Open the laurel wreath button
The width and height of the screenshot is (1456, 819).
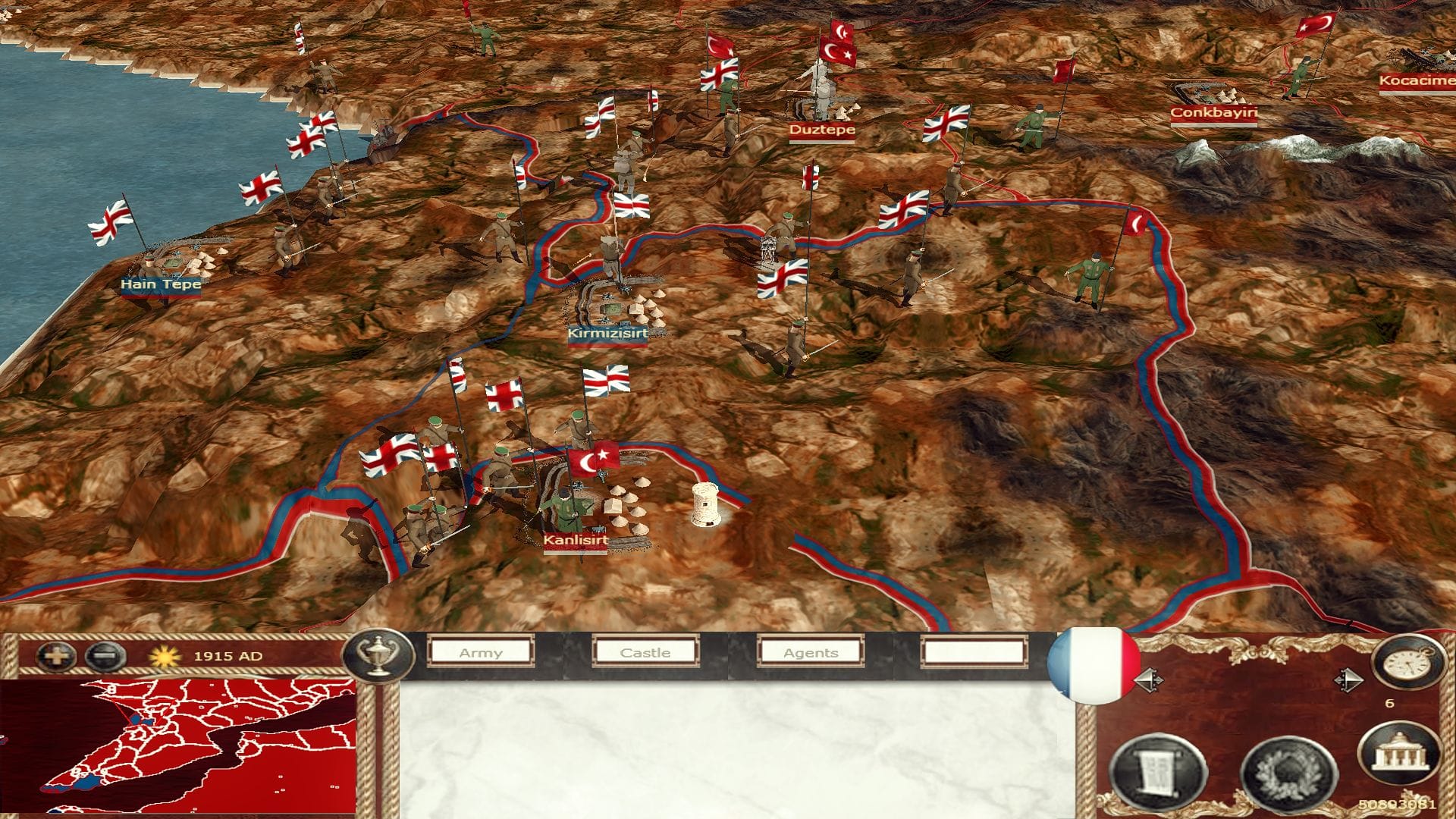pos(1287,775)
